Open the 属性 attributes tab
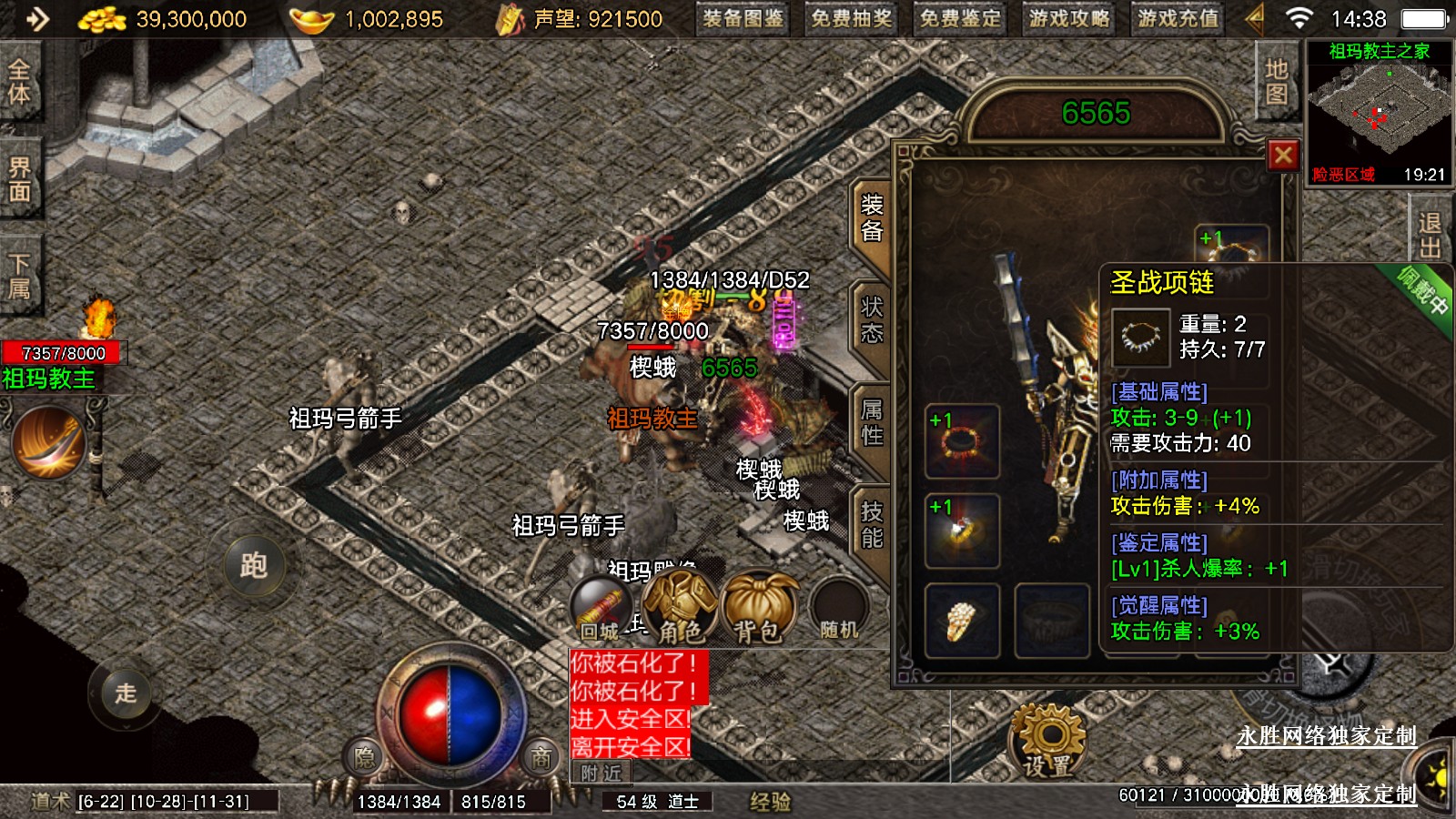This screenshot has width=1456, height=819. pos(871,423)
